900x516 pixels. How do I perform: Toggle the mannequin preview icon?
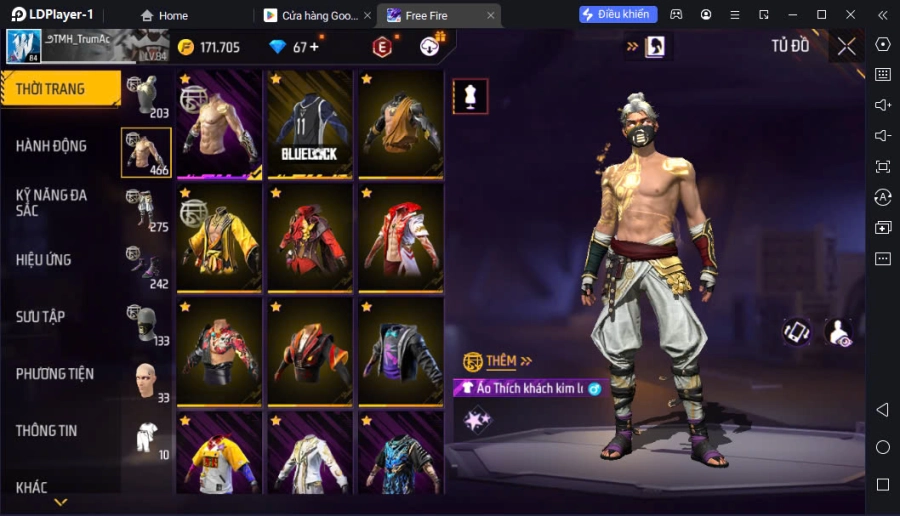[470, 96]
